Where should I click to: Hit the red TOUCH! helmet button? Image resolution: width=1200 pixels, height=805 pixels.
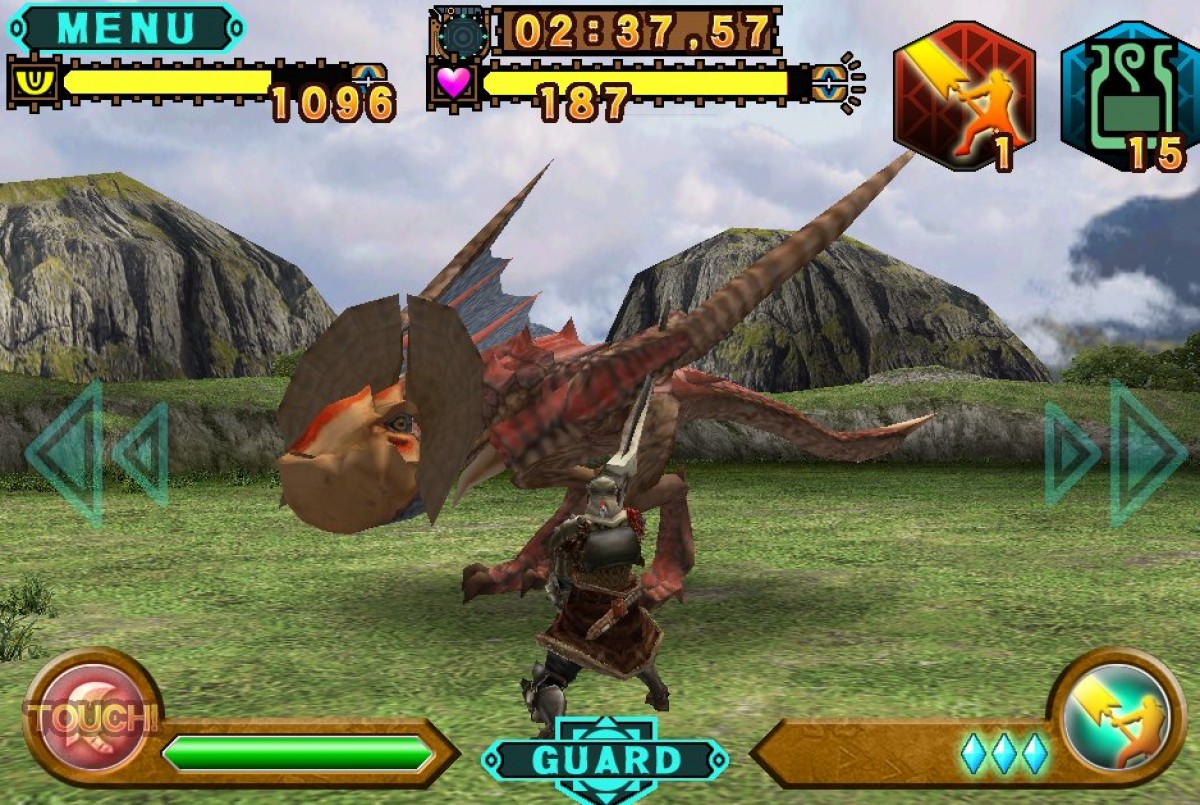(x=92, y=717)
